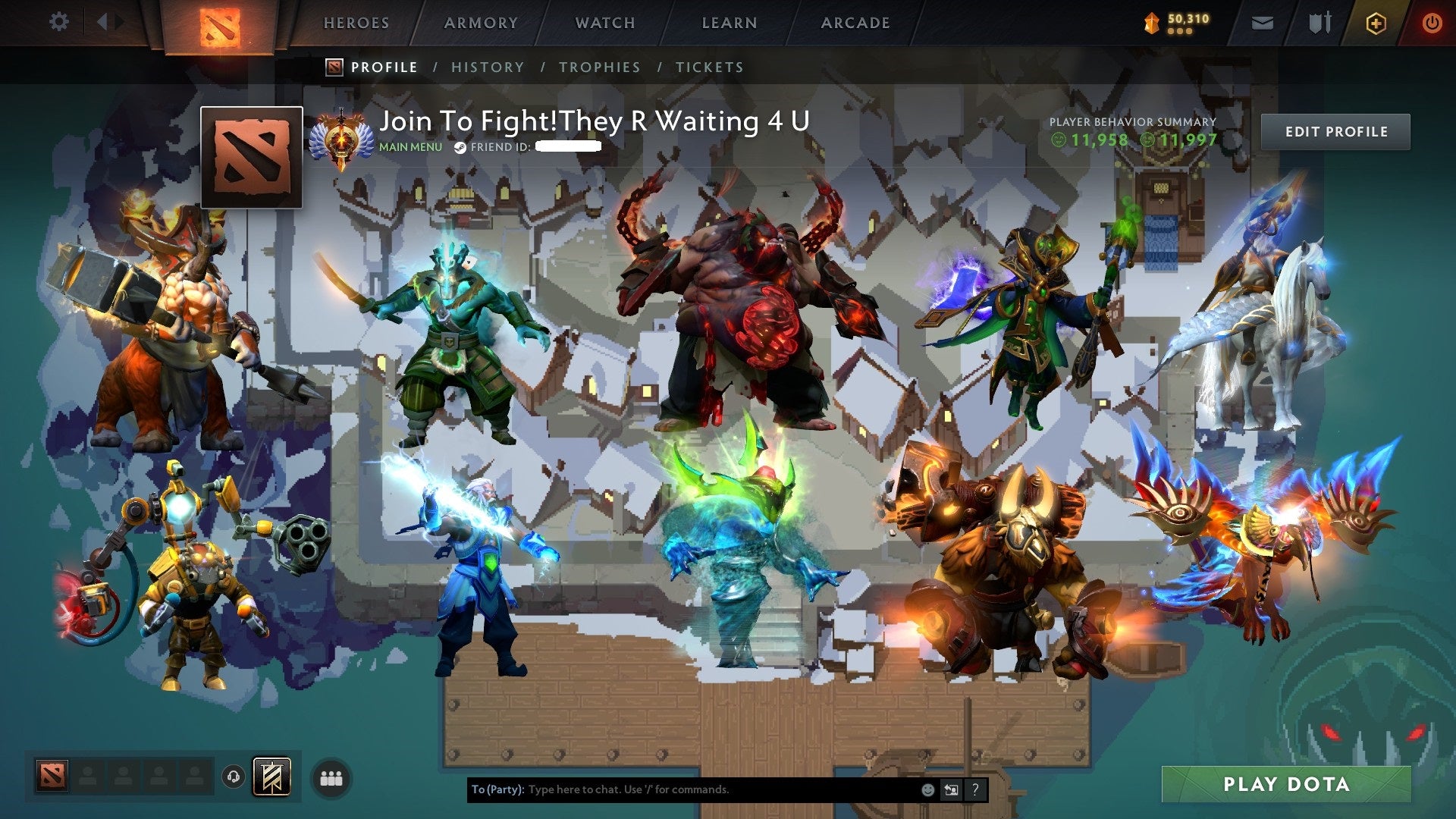This screenshot has width=1456, height=819.
Task: Click the red power button icon
Action: pos(1433,22)
